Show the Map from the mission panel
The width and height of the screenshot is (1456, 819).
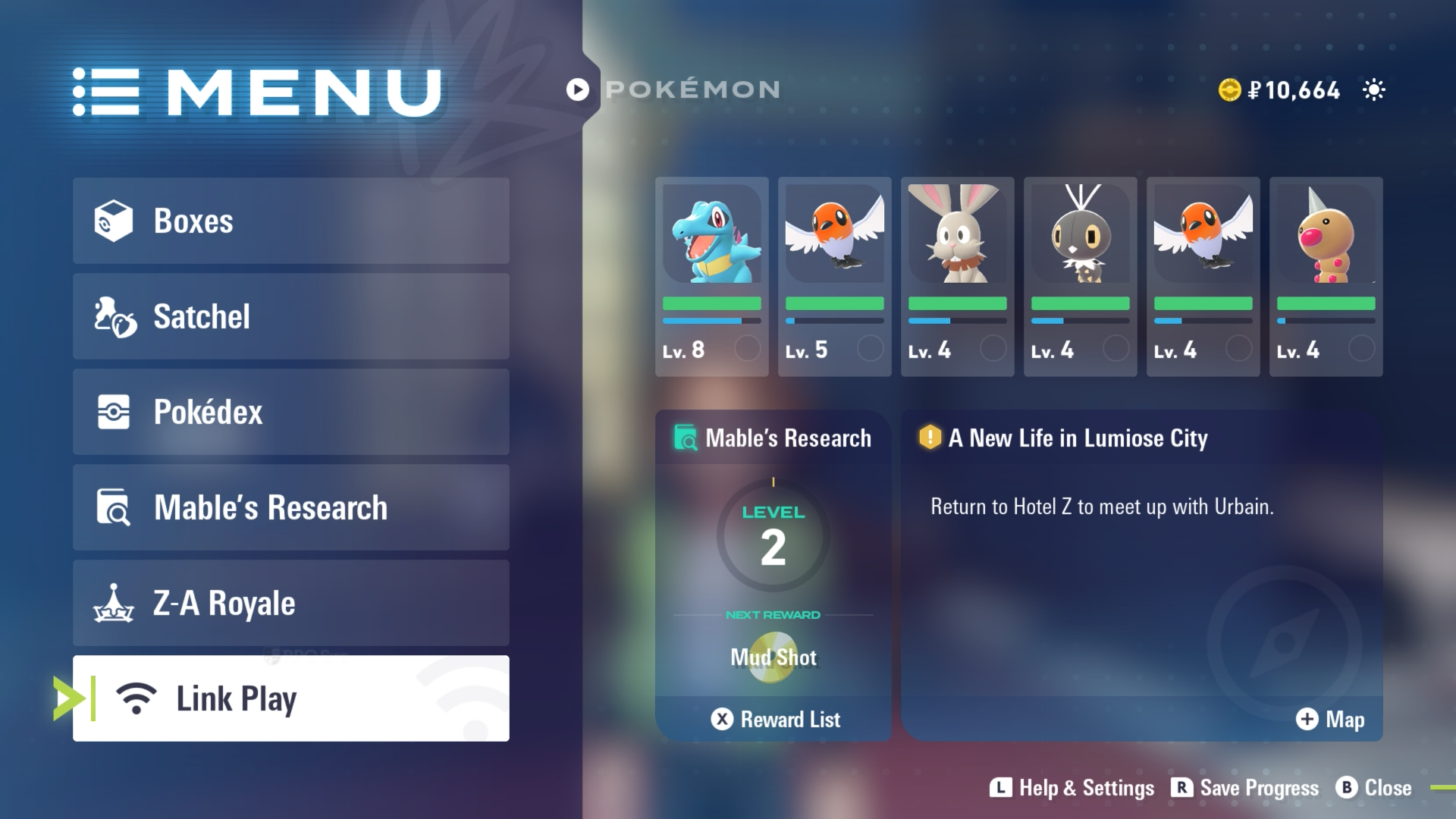coord(1330,719)
